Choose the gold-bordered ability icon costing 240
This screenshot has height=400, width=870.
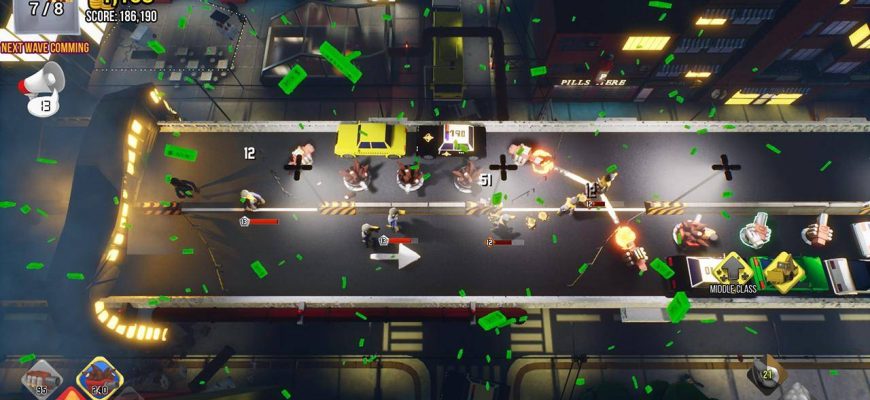98,379
